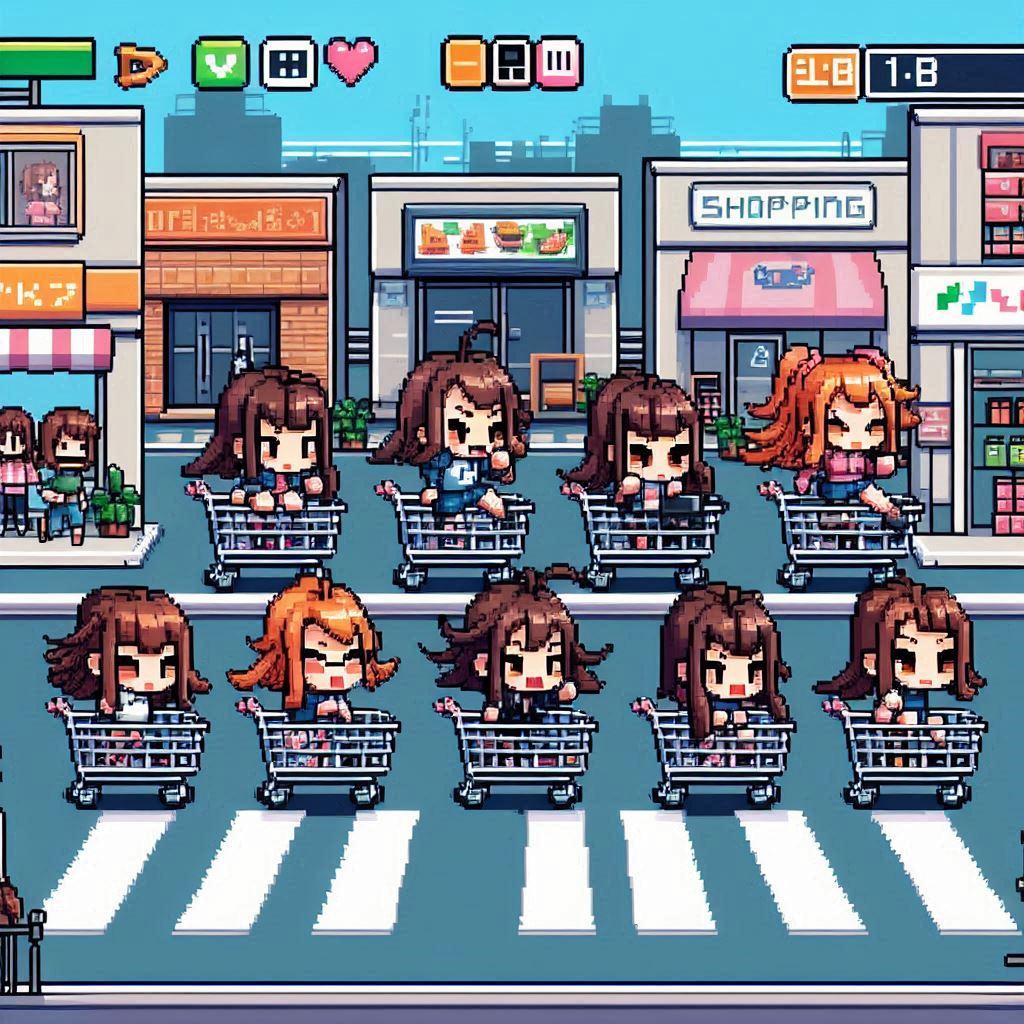1024x1024 pixels.
Task: Select the green V-mark button
Action: 220,63
